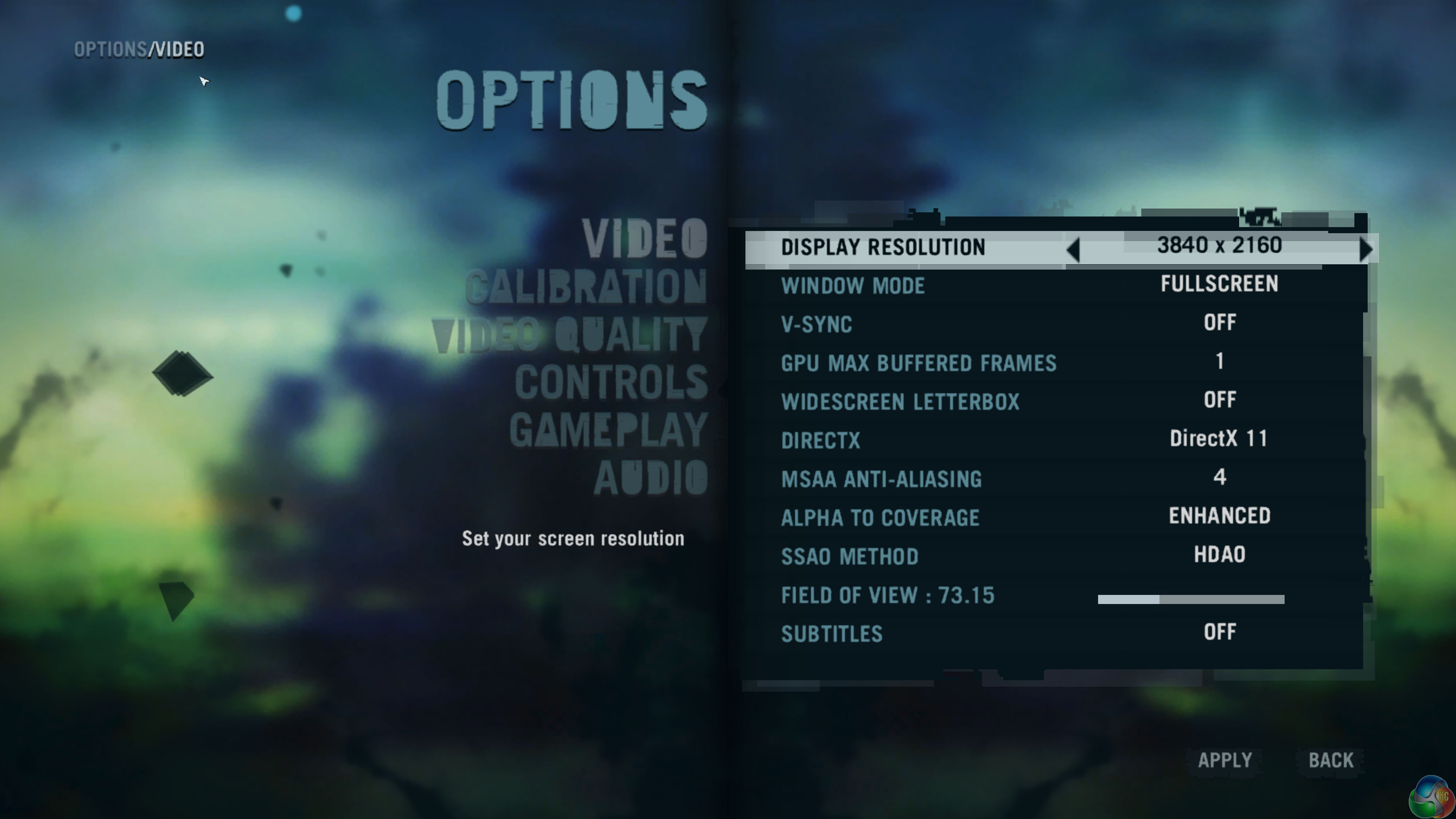This screenshot has height=819, width=1456.
Task: Select the Gameplay options section
Action: coord(608,430)
